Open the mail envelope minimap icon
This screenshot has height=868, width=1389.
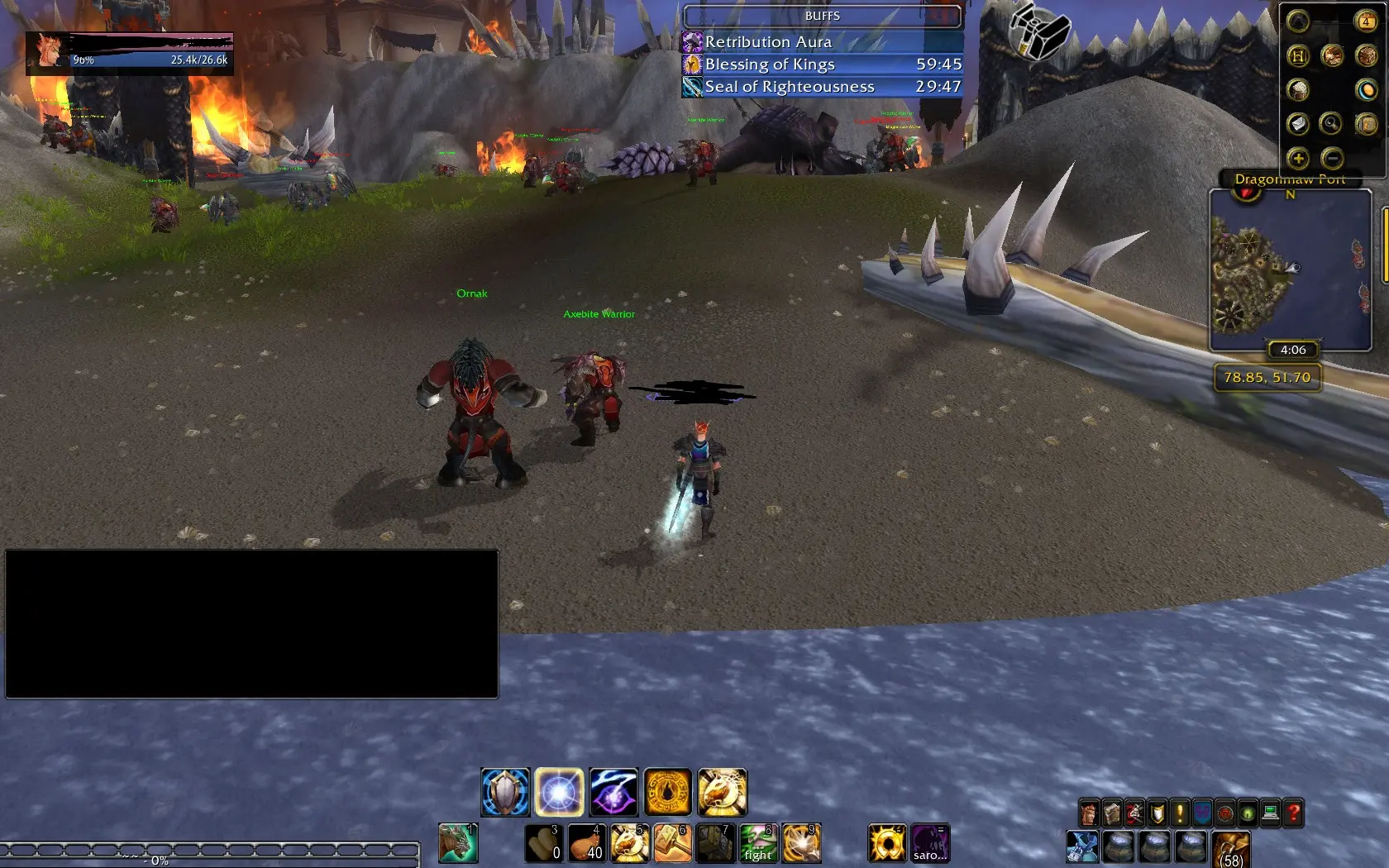(1298, 124)
